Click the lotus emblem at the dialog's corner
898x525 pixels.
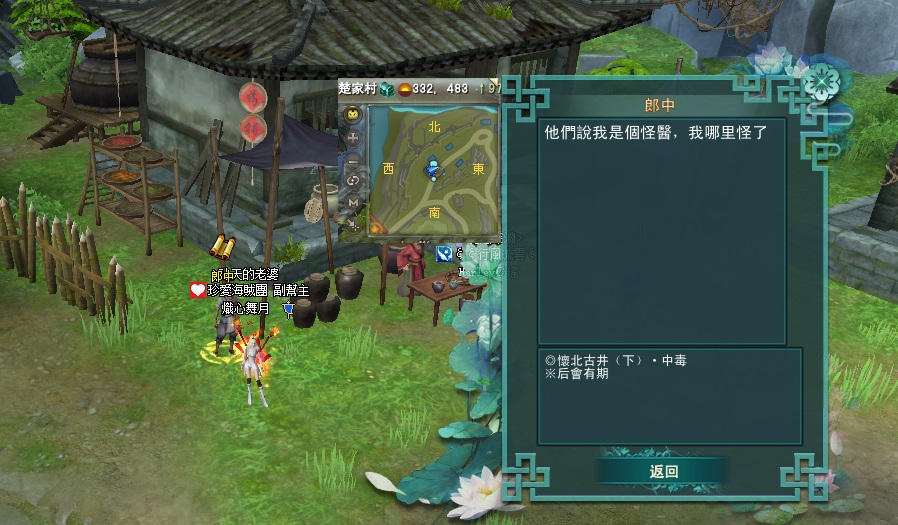(820, 79)
